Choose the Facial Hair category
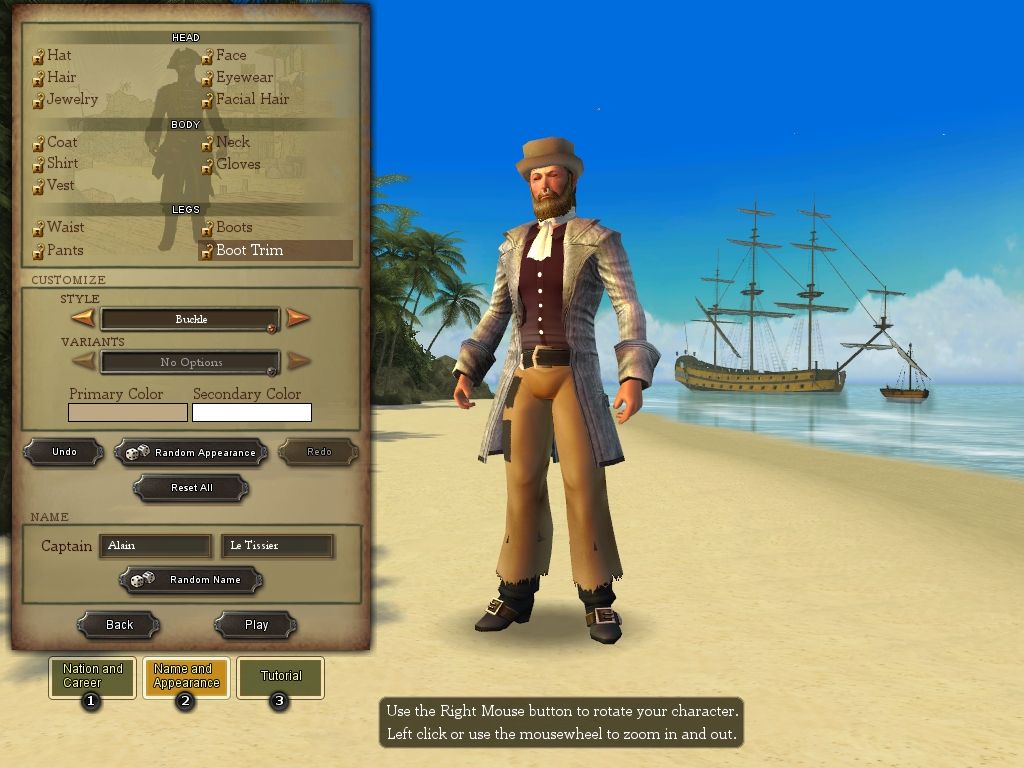Image resolution: width=1024 pixels, height=768 pixels. tap(252, 99)
